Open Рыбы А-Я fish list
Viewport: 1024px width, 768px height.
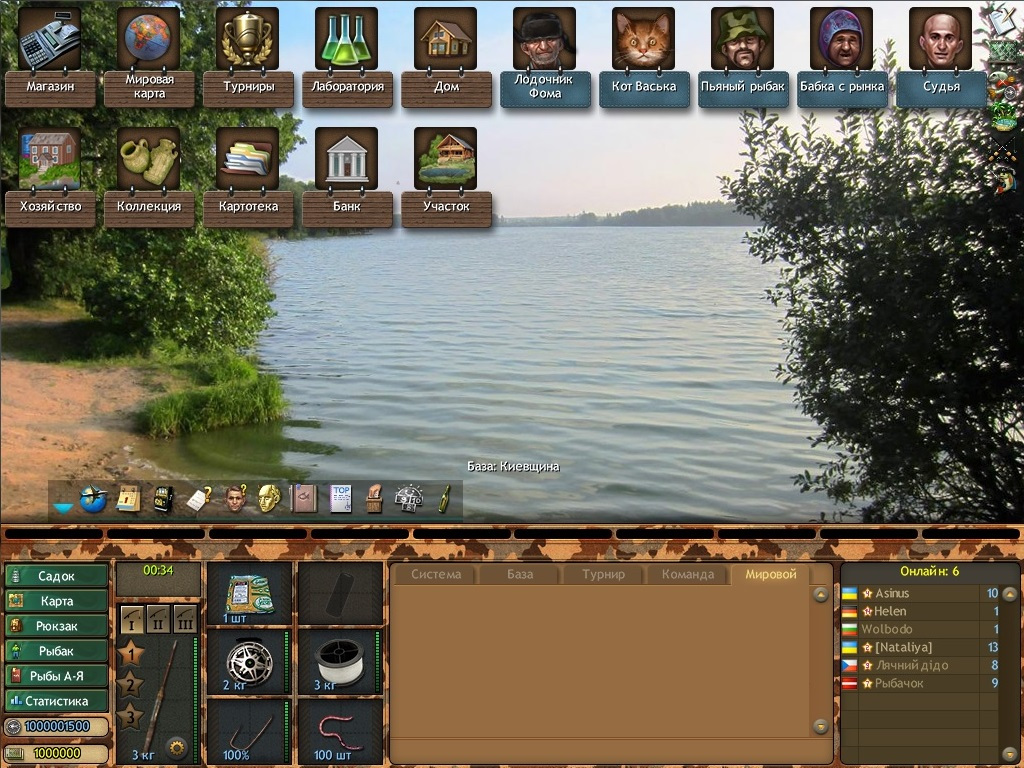pos(57,676)
